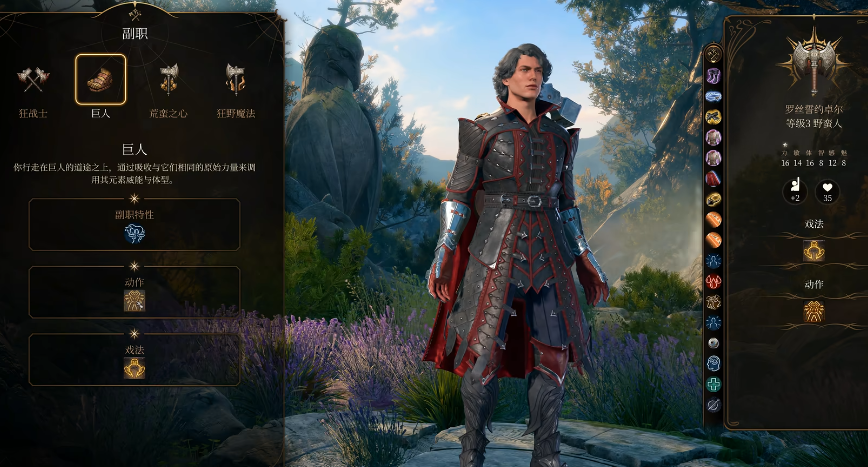
Task: Click the barbarian class emblem with axes
Action: (813, 63)
